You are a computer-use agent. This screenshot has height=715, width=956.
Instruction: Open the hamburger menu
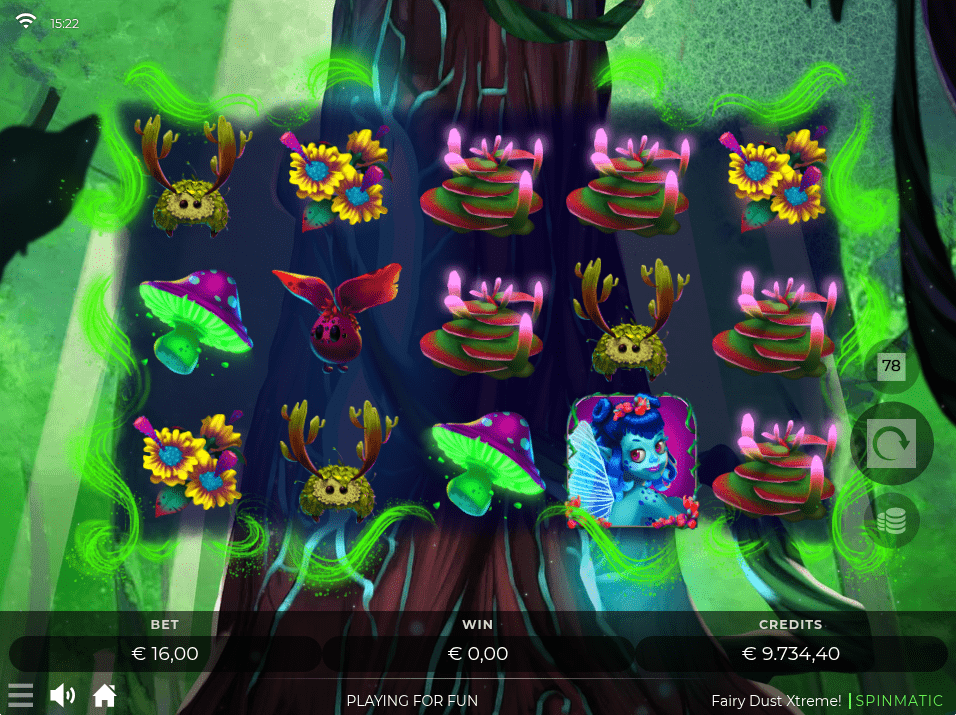(x=21, y=695)
